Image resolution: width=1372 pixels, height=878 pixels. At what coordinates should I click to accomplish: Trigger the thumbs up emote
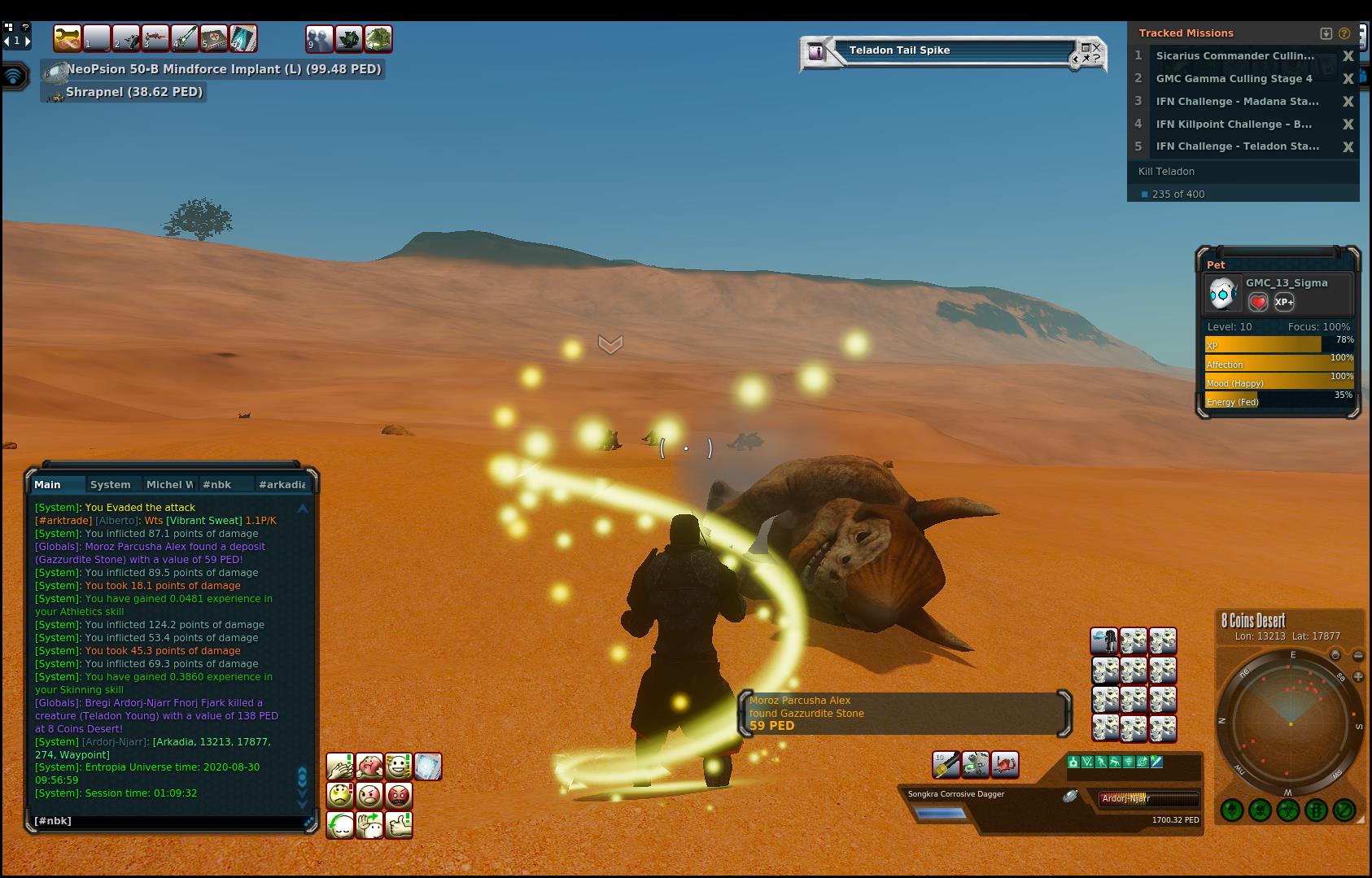coord(399,825)
